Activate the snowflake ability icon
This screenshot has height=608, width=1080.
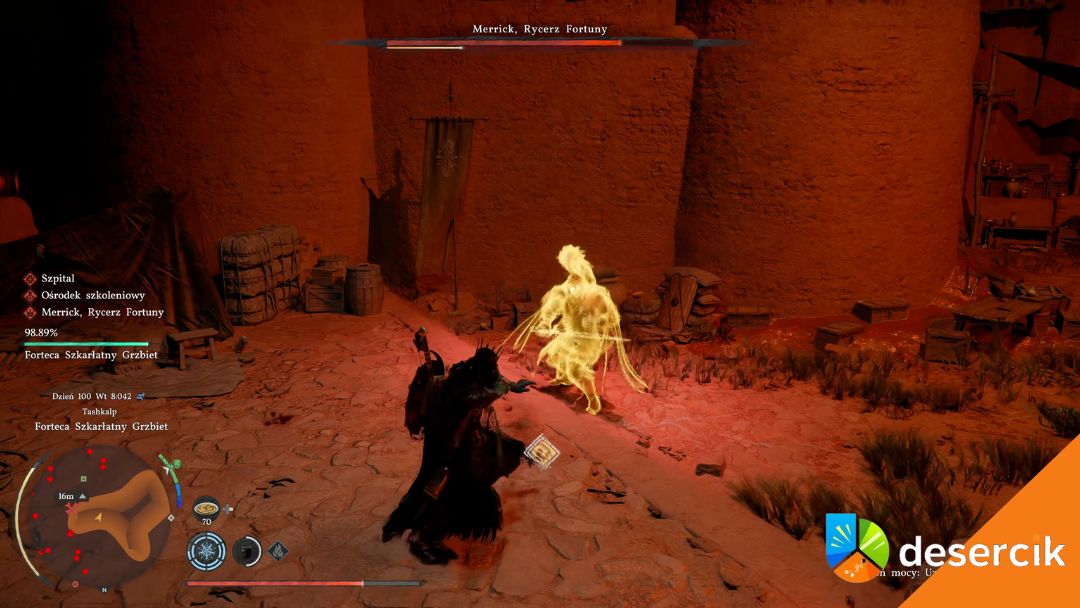(x=206, y=550)
